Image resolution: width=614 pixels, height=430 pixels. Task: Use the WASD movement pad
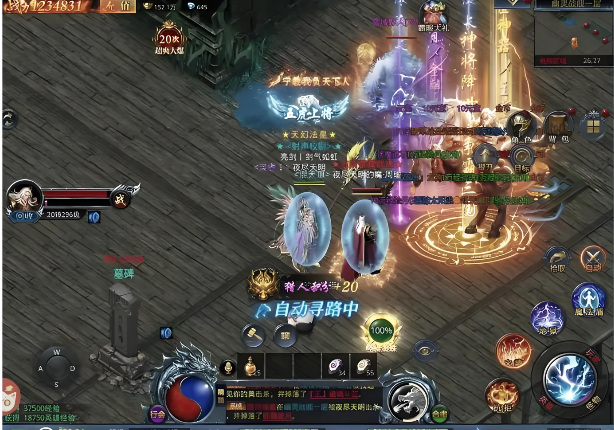56,366
